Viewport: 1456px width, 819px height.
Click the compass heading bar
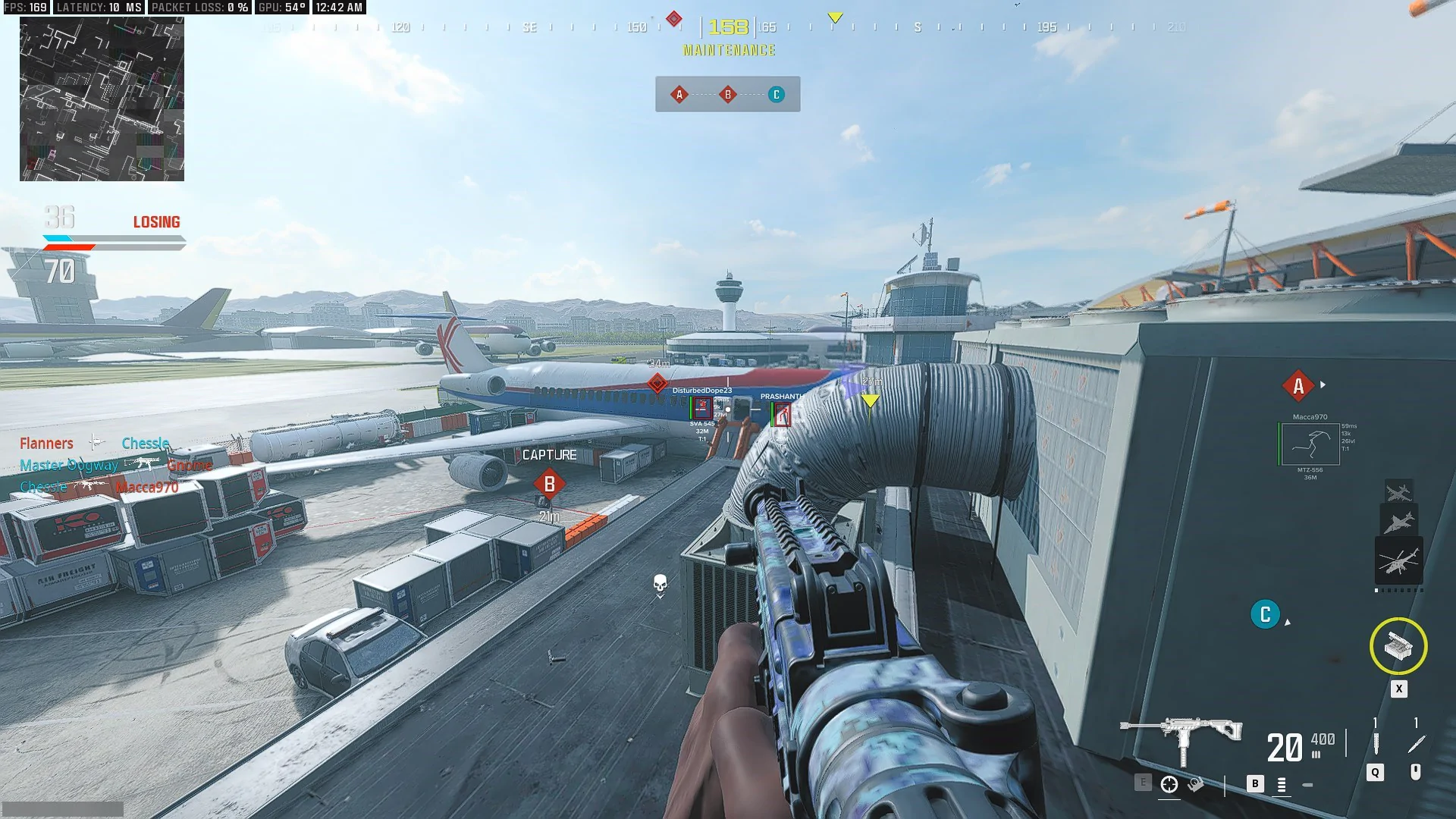pyautogui.click(x=728, y=27)
